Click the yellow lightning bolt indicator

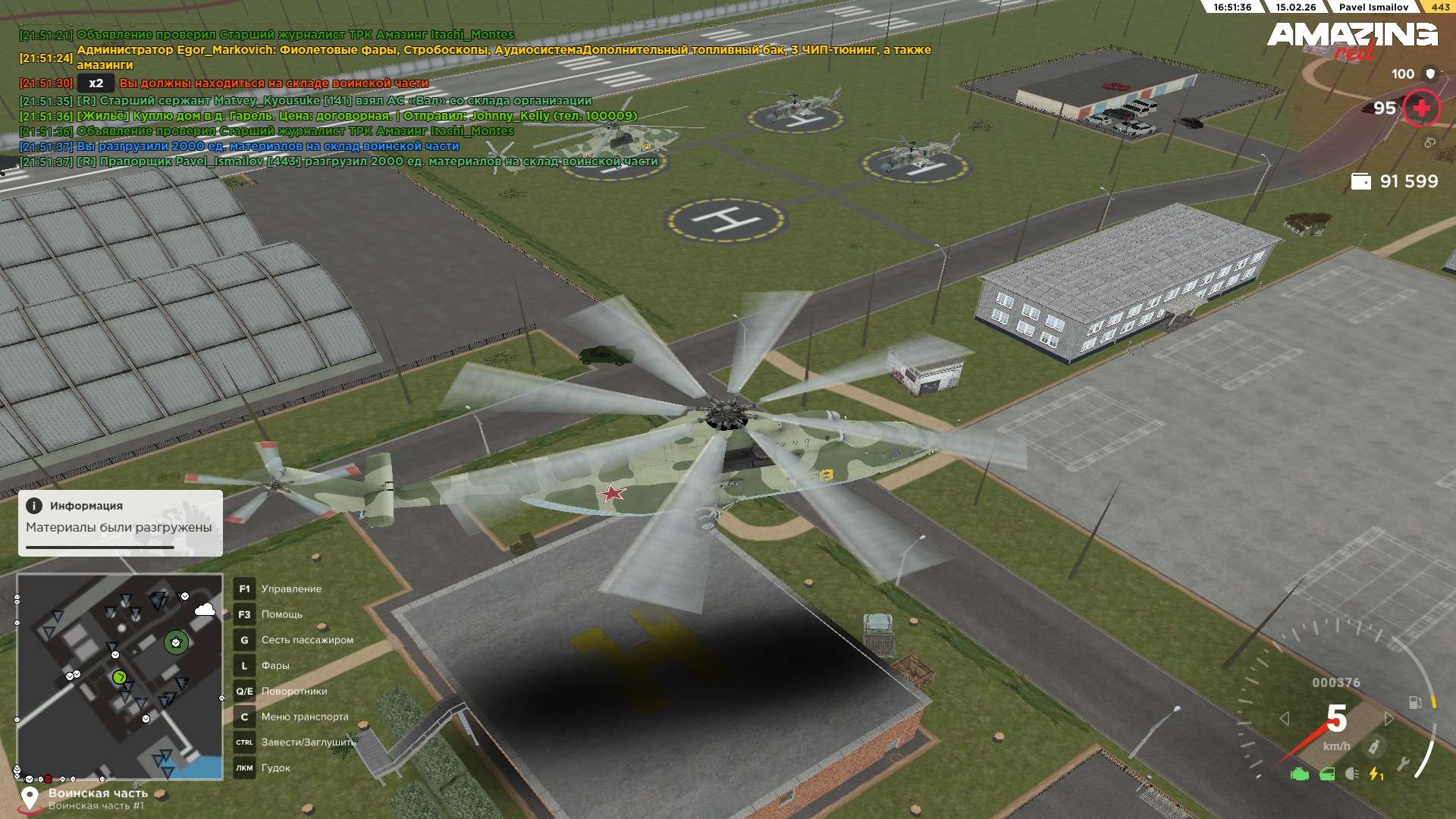(1375, 774)
